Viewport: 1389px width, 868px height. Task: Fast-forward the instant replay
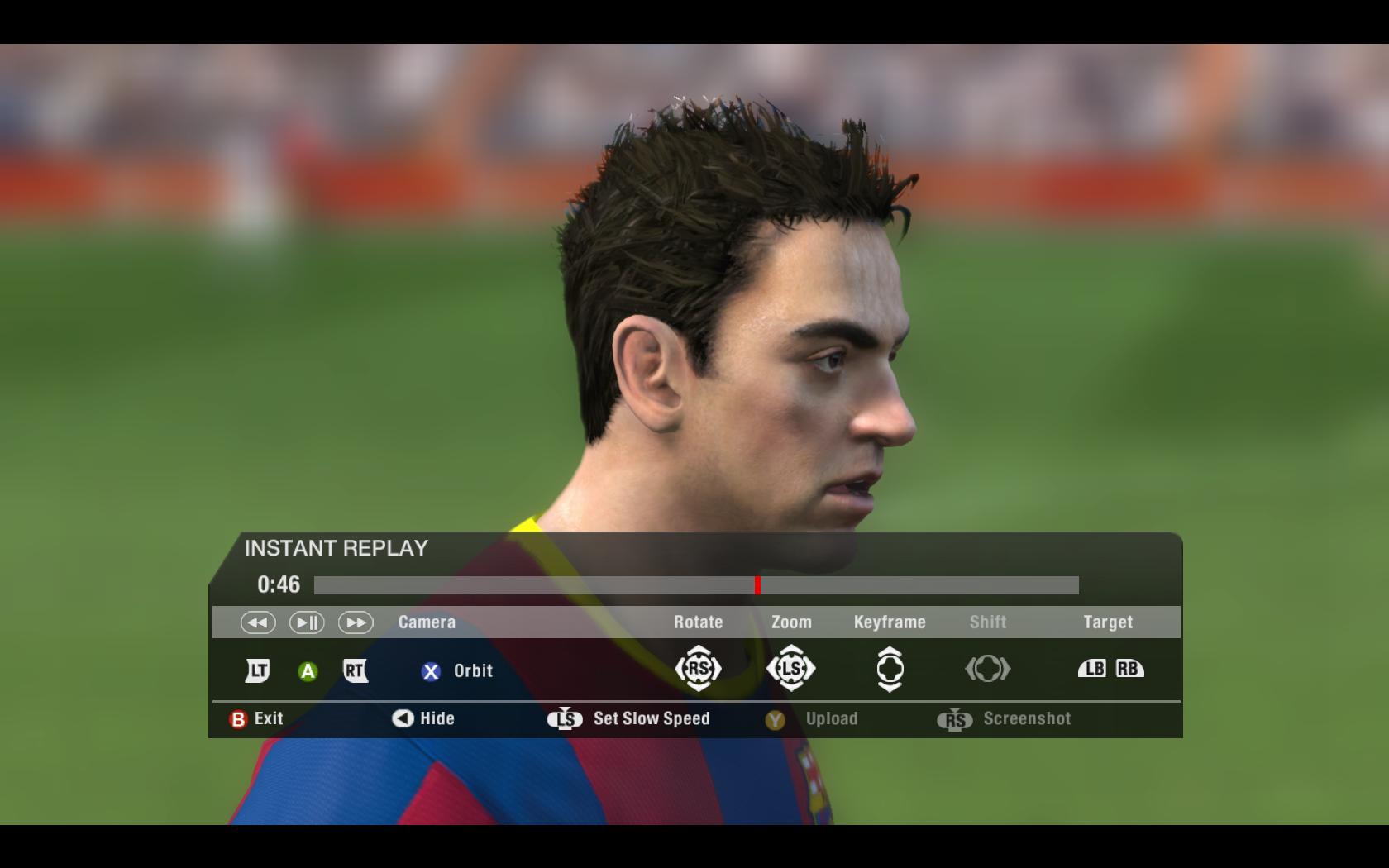[x=356, y=622]
